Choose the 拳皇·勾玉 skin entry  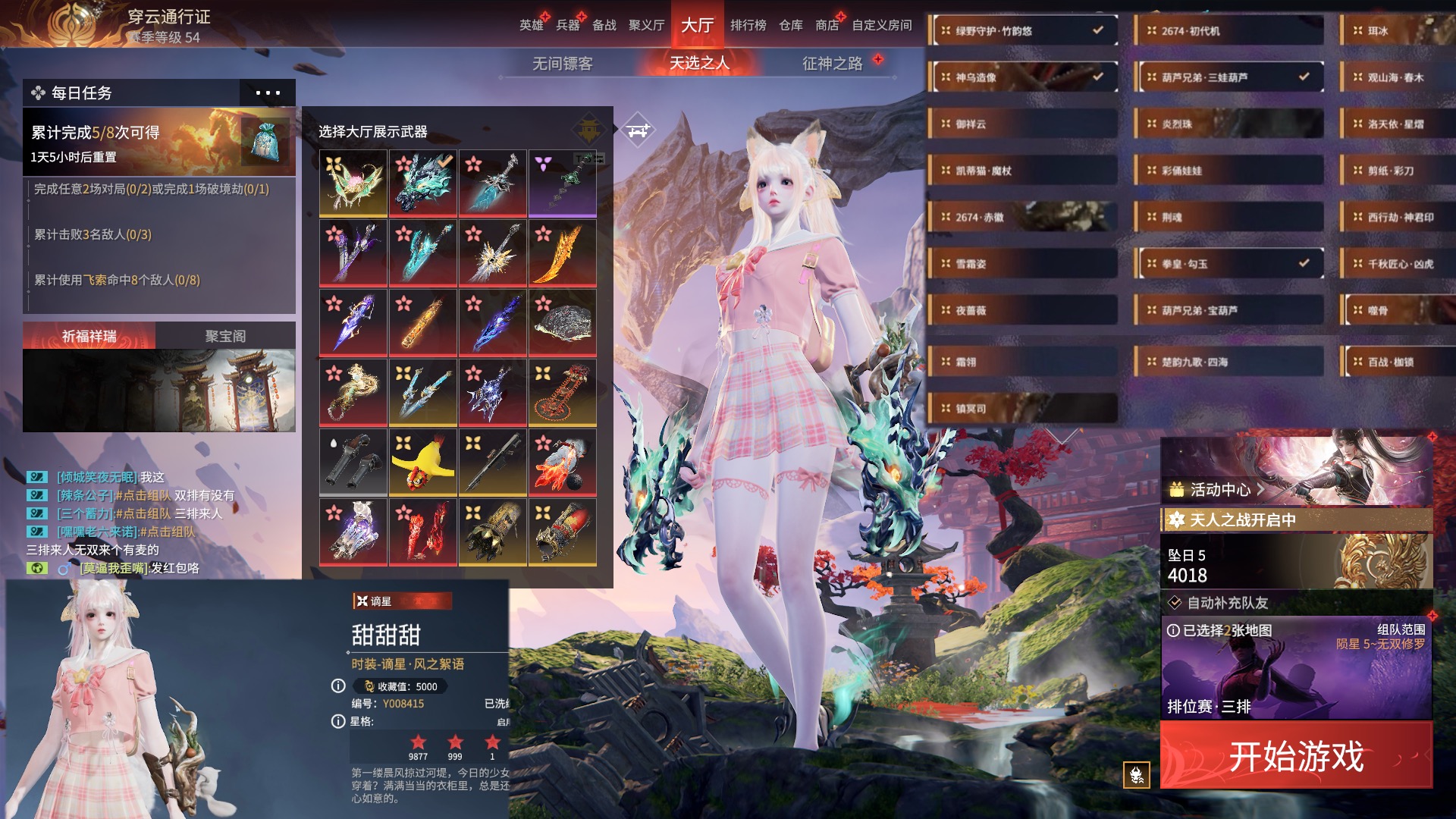pos(1228,264)
